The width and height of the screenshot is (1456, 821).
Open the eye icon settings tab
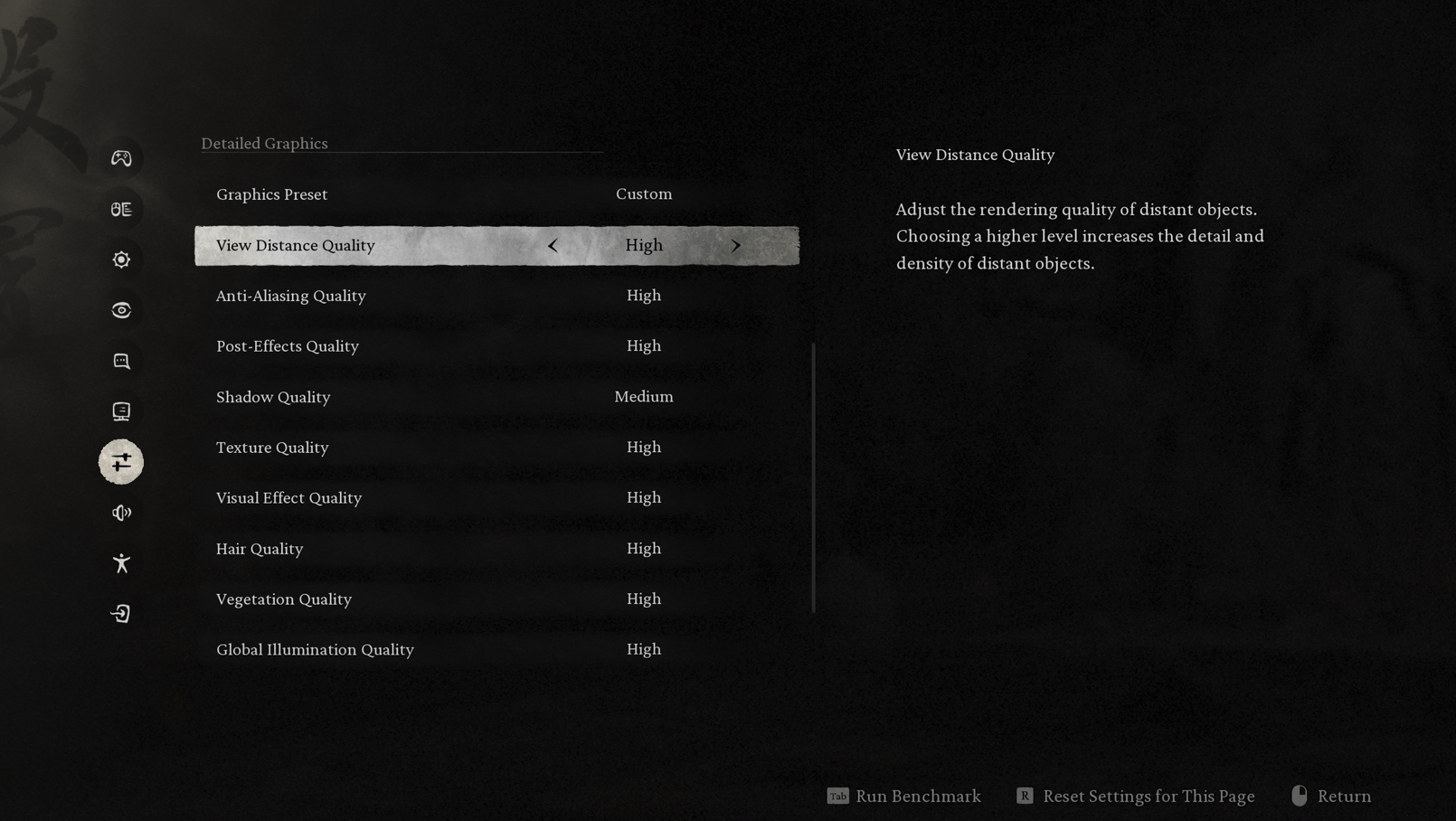[x=121, y=310]
